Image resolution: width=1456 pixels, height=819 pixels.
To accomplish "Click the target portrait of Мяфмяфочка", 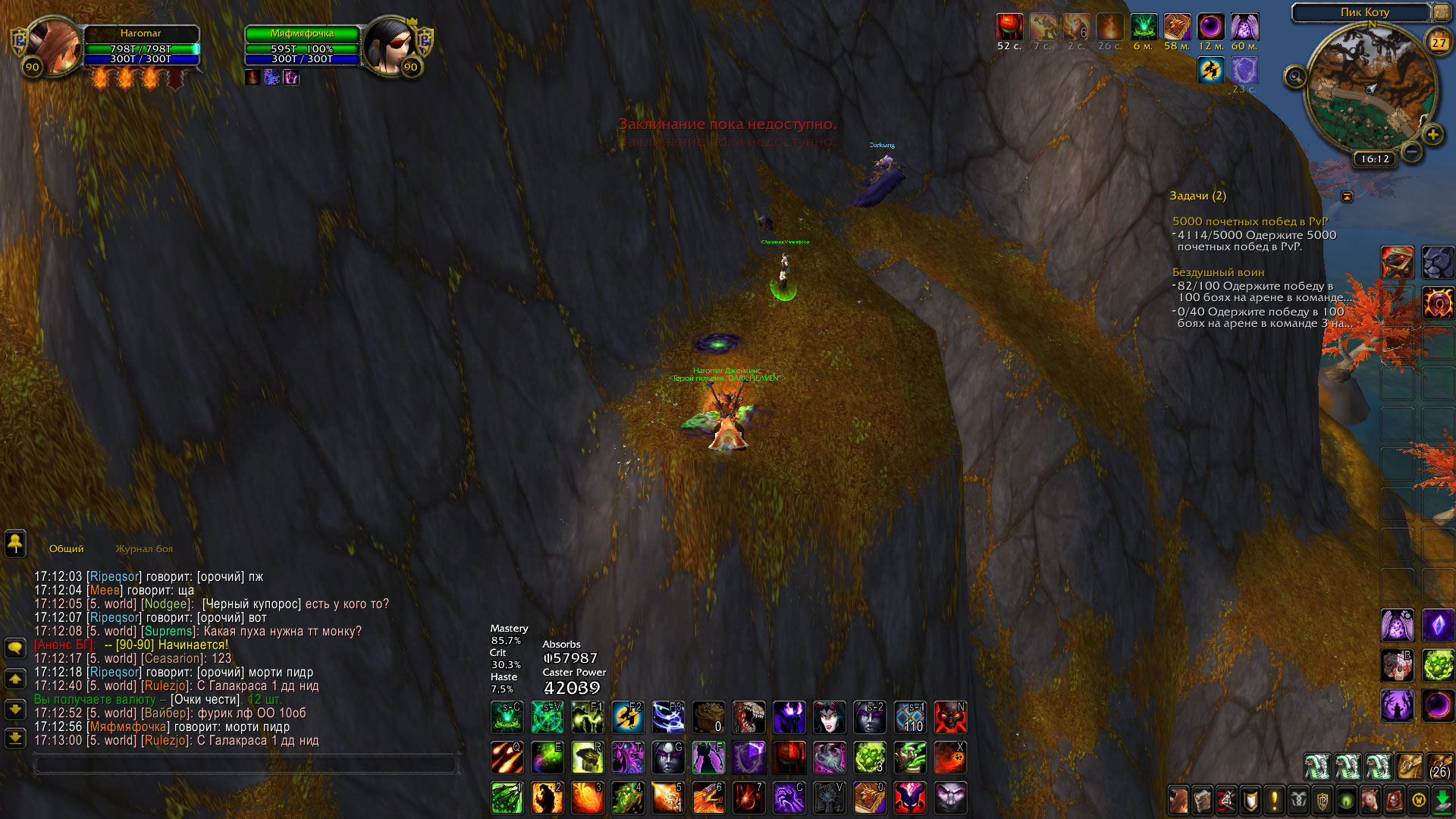I will pyautogui.click(x=390, y=47).
